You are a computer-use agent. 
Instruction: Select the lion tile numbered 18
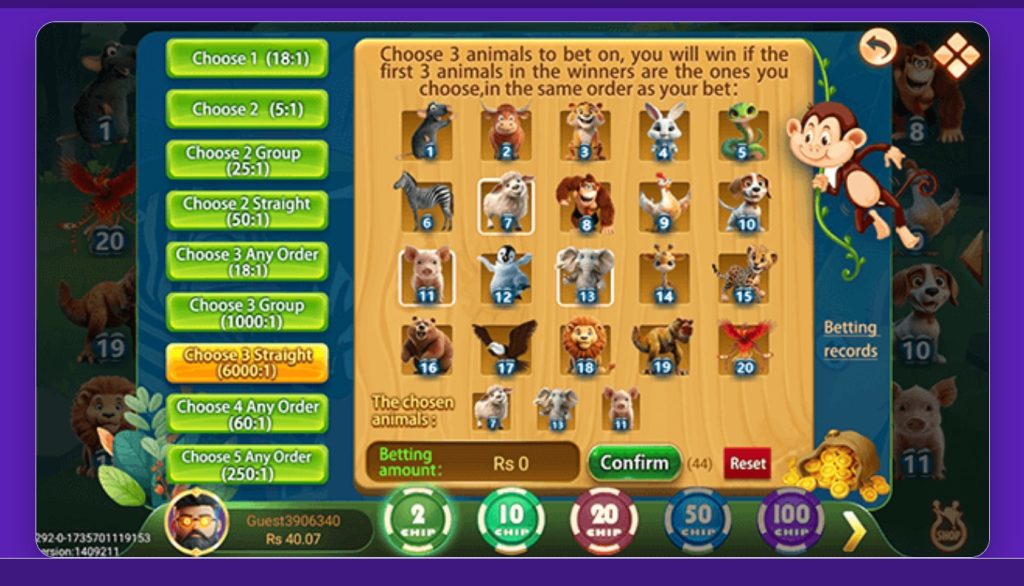point(585,347)
